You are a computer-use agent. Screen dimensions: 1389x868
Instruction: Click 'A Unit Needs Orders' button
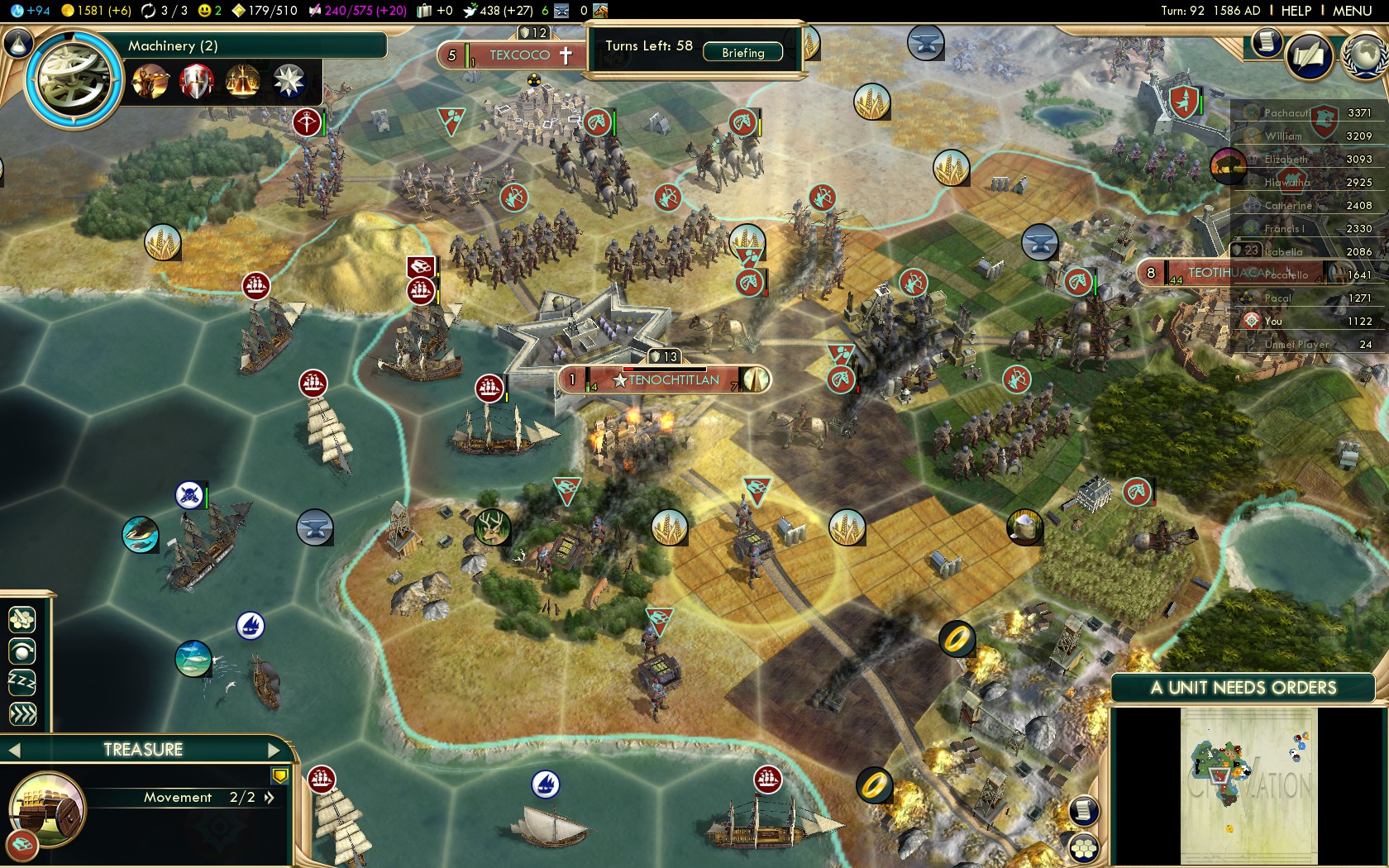(x=1243, y=688)
